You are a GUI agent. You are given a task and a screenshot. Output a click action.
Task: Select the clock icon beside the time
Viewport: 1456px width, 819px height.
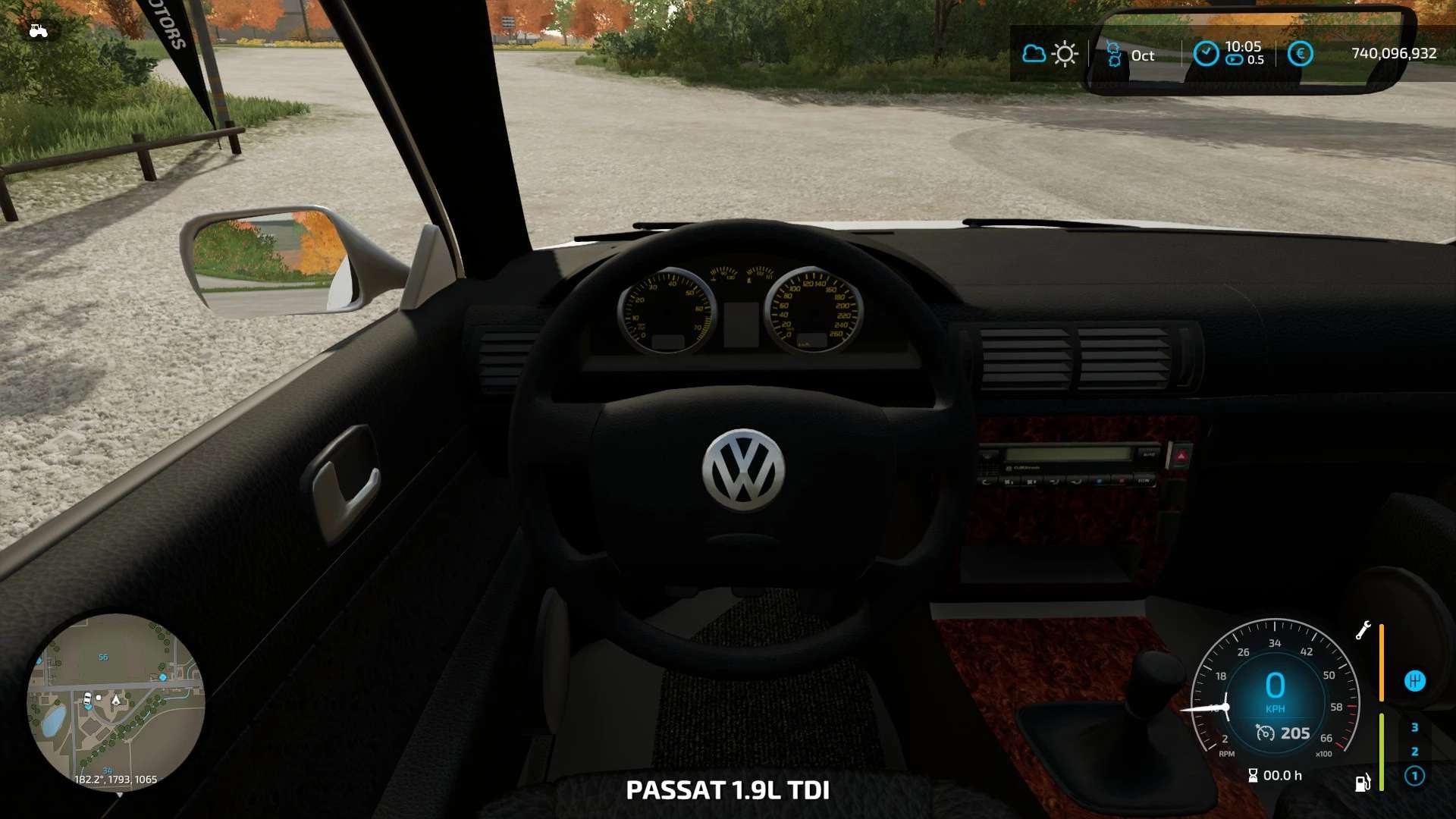pyautogui.click(x=1206, y=54)
